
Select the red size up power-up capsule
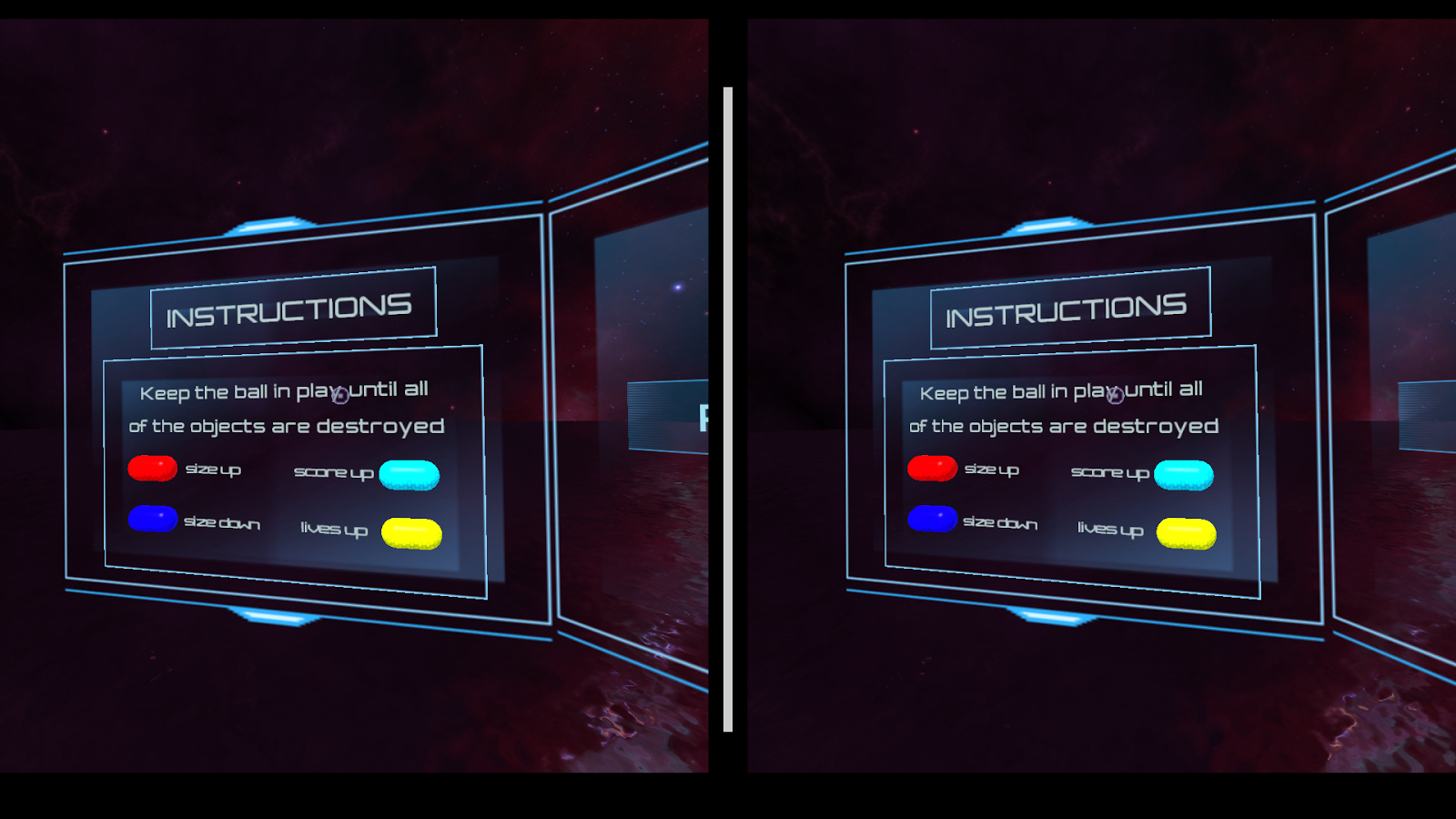click(153, 469)
